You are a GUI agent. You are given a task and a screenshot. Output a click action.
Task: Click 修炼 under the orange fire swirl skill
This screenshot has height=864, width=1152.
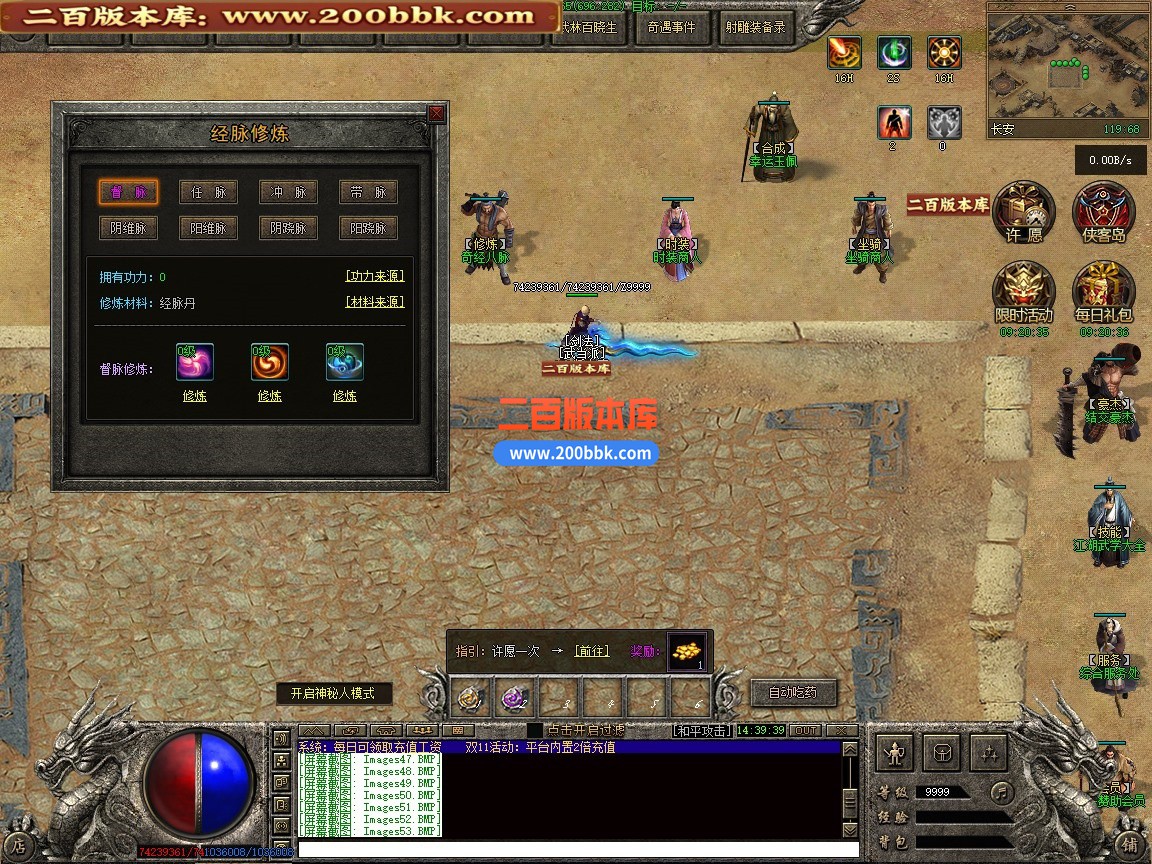269,396
